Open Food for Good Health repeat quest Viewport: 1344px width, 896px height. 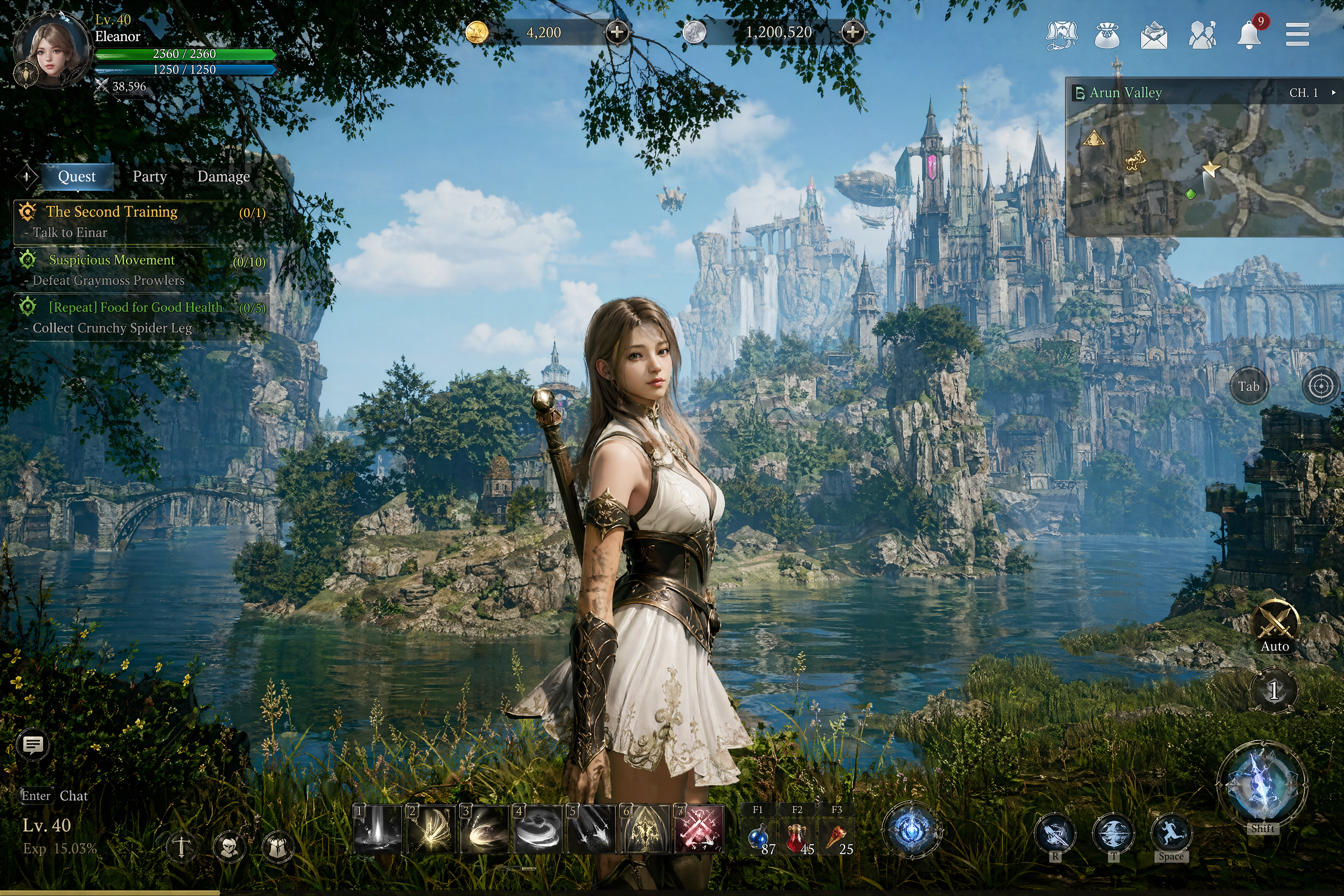tap(135, 307)
